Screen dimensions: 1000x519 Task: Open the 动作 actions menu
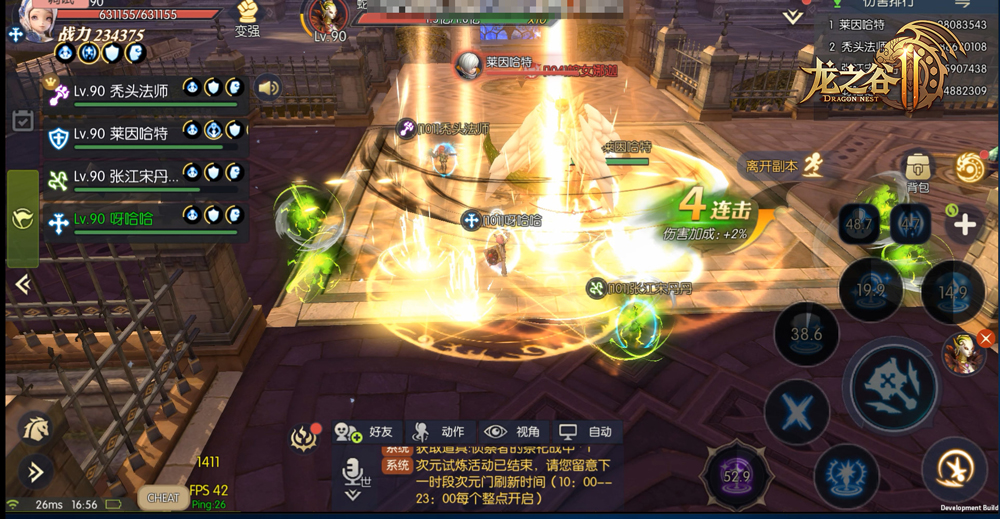pyautogui.click(x=438, y=432)
